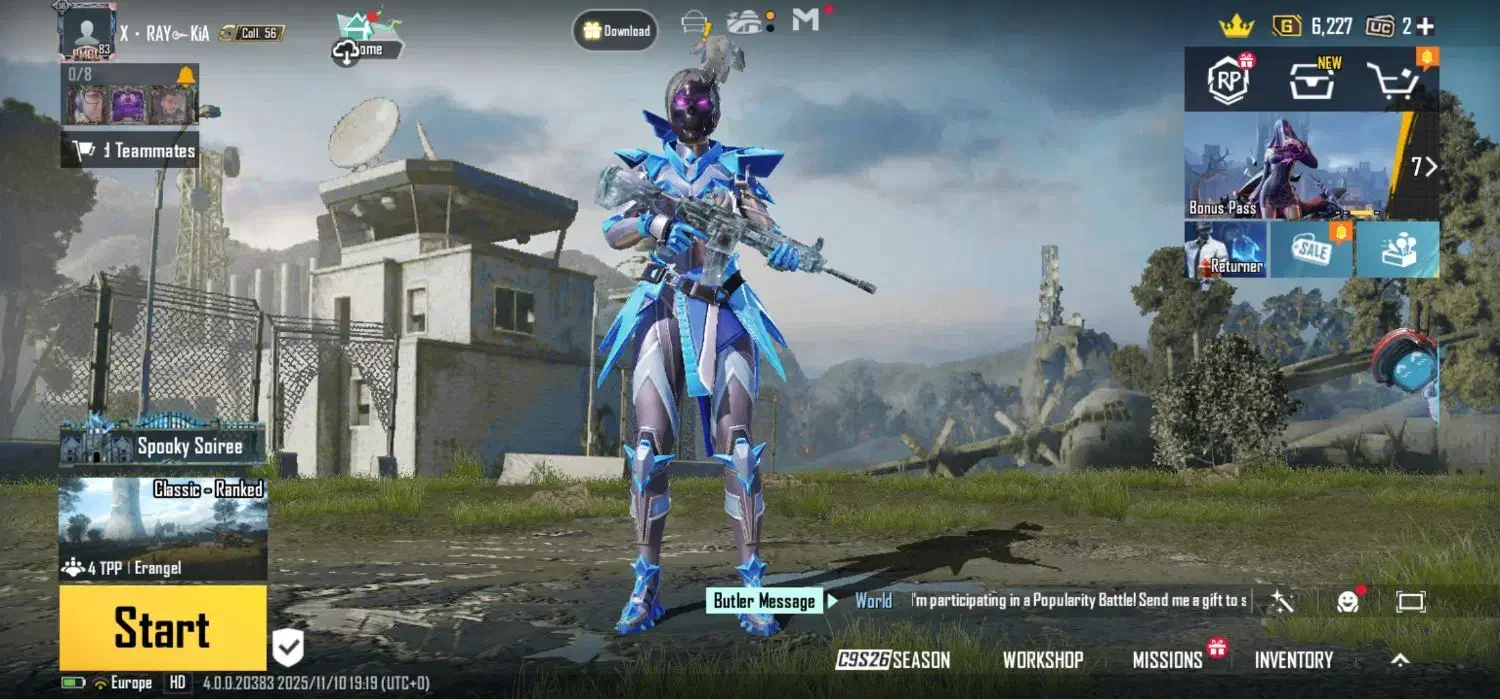The width and height of the screenshot is (1500, 699).
Task: Click the Download button
Action: pos(615,31)
